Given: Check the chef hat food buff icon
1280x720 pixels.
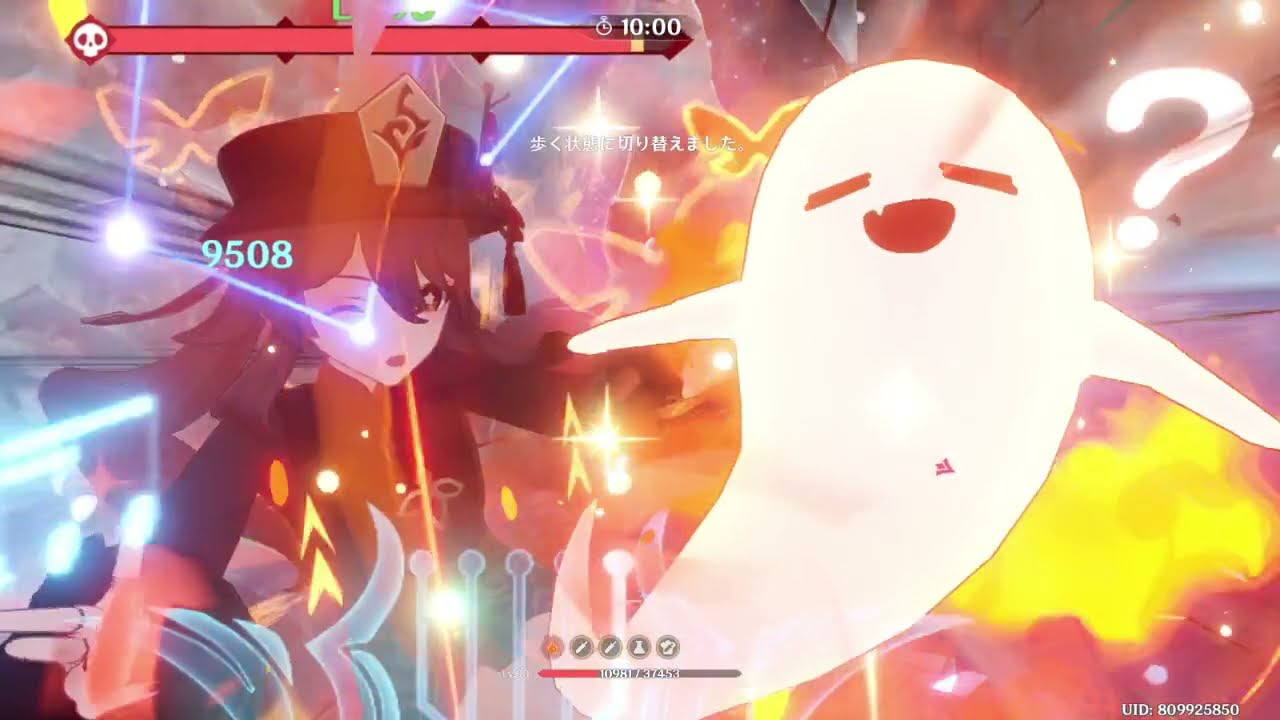Looking at the screenshot, I should tap(667, 647).
